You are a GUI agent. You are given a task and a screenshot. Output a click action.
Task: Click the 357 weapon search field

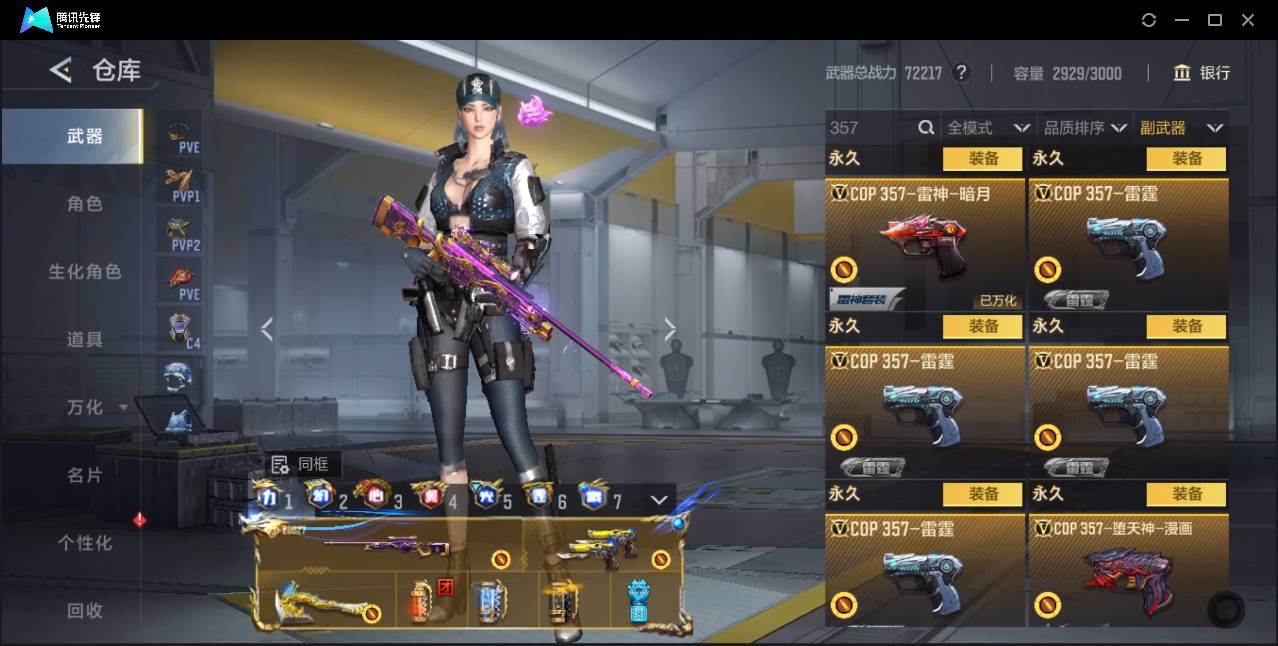pyautogui.click(x=870, y=128)
